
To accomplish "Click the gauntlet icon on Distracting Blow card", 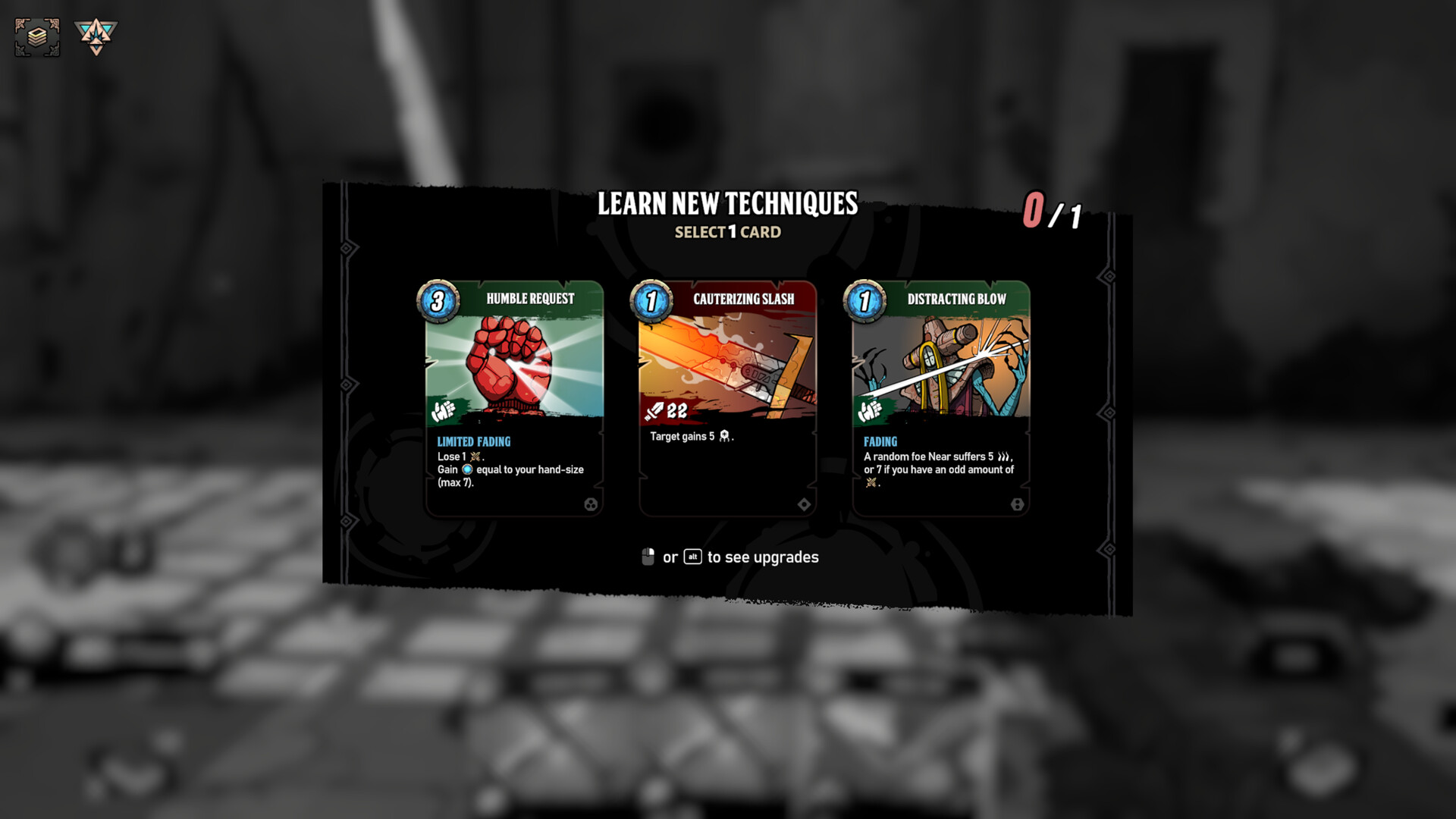I will [869, 412].
